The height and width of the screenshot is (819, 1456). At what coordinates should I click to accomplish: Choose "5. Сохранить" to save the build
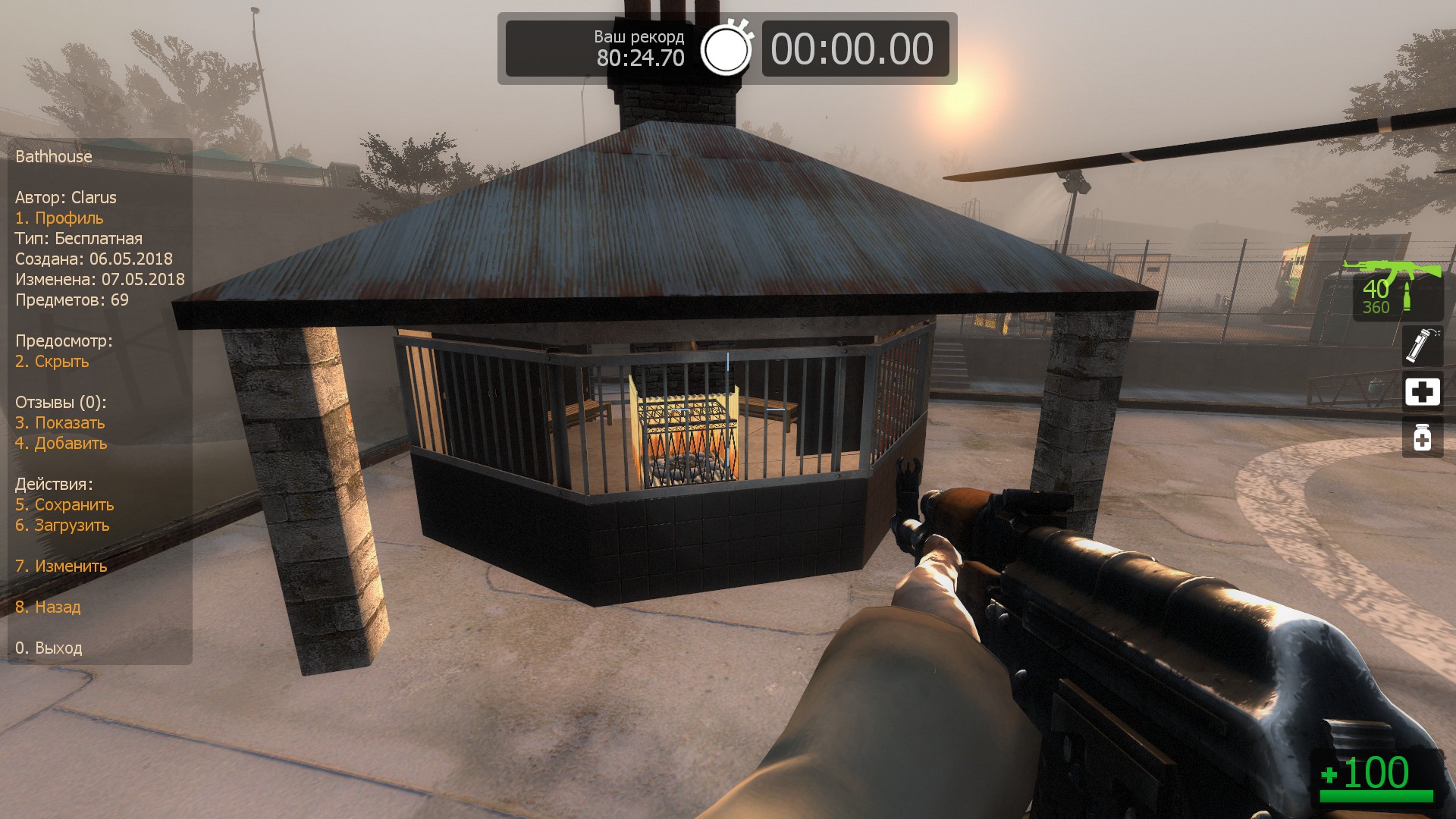tap(64, 505)
